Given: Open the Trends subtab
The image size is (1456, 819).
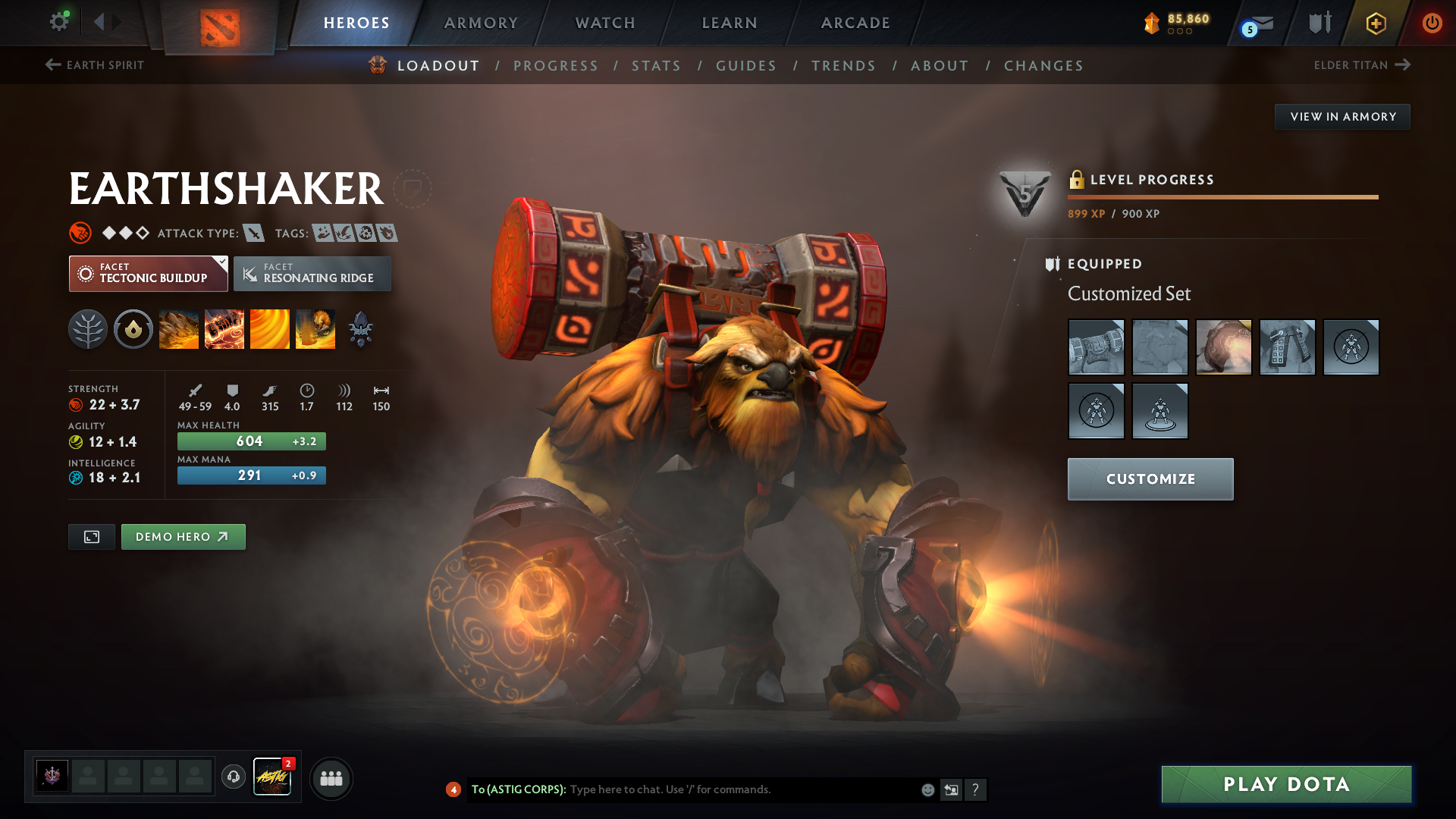Looking at the screenshot, I should 843,66.
